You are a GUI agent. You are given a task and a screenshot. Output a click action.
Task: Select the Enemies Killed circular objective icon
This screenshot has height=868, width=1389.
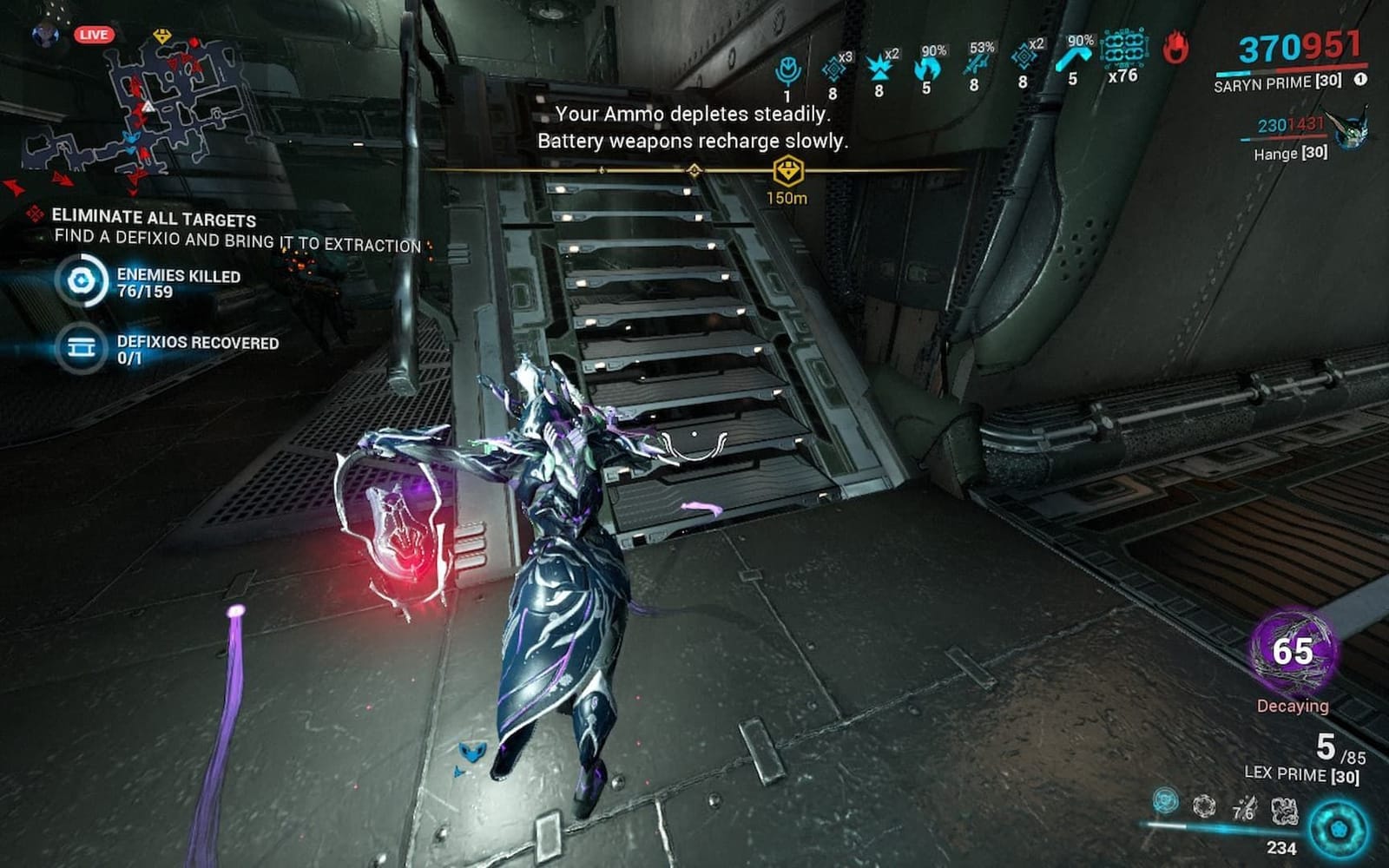coord(82,279)
